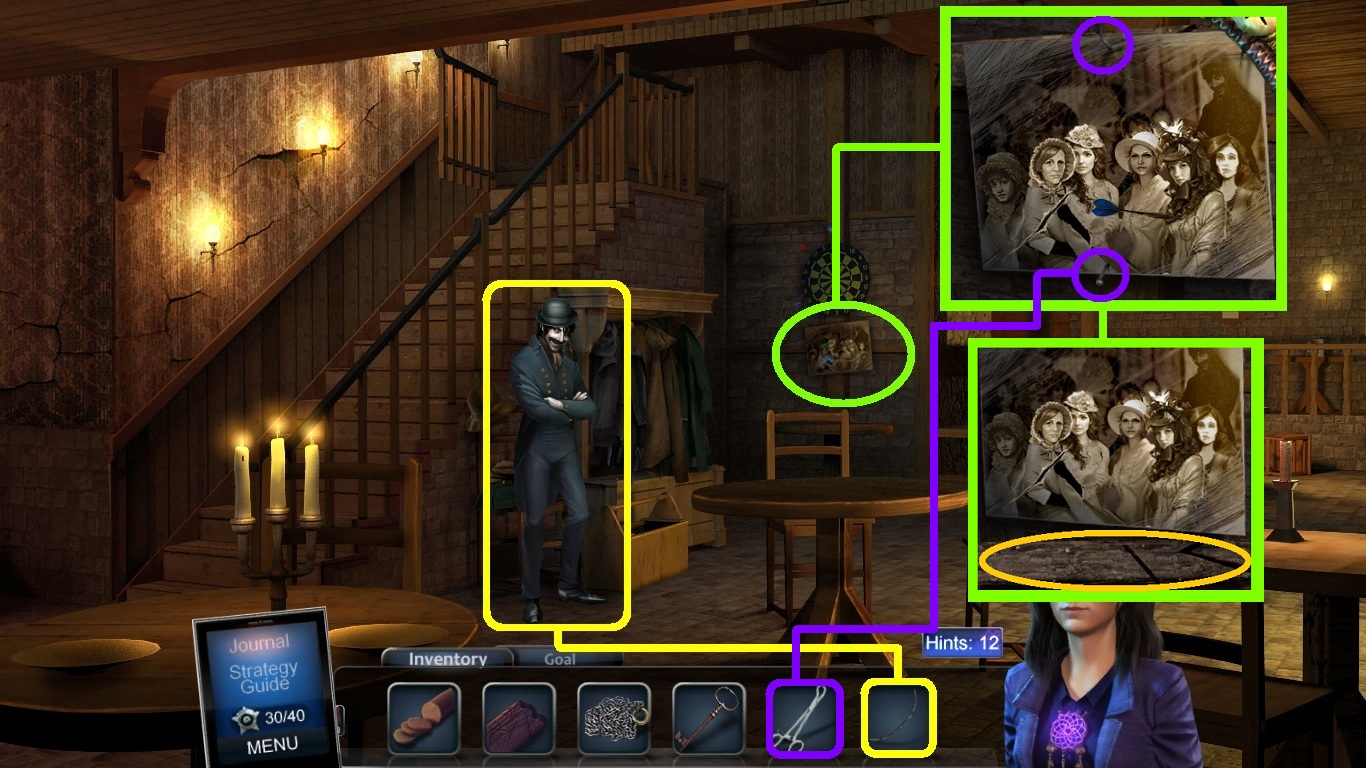Pick the thin whip inventory item
The image size is (1366, 768).
coord(899,718)
